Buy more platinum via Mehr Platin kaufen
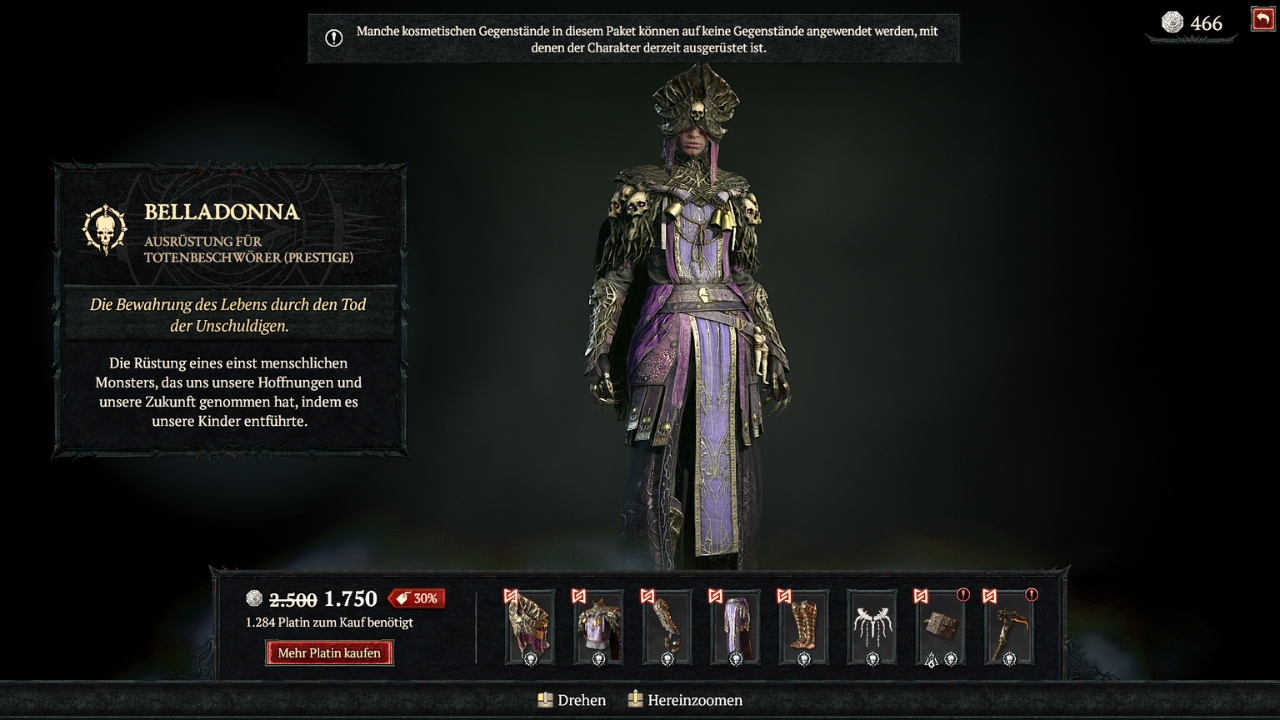This screenshot has width=1280, height=720. (329, 653)
